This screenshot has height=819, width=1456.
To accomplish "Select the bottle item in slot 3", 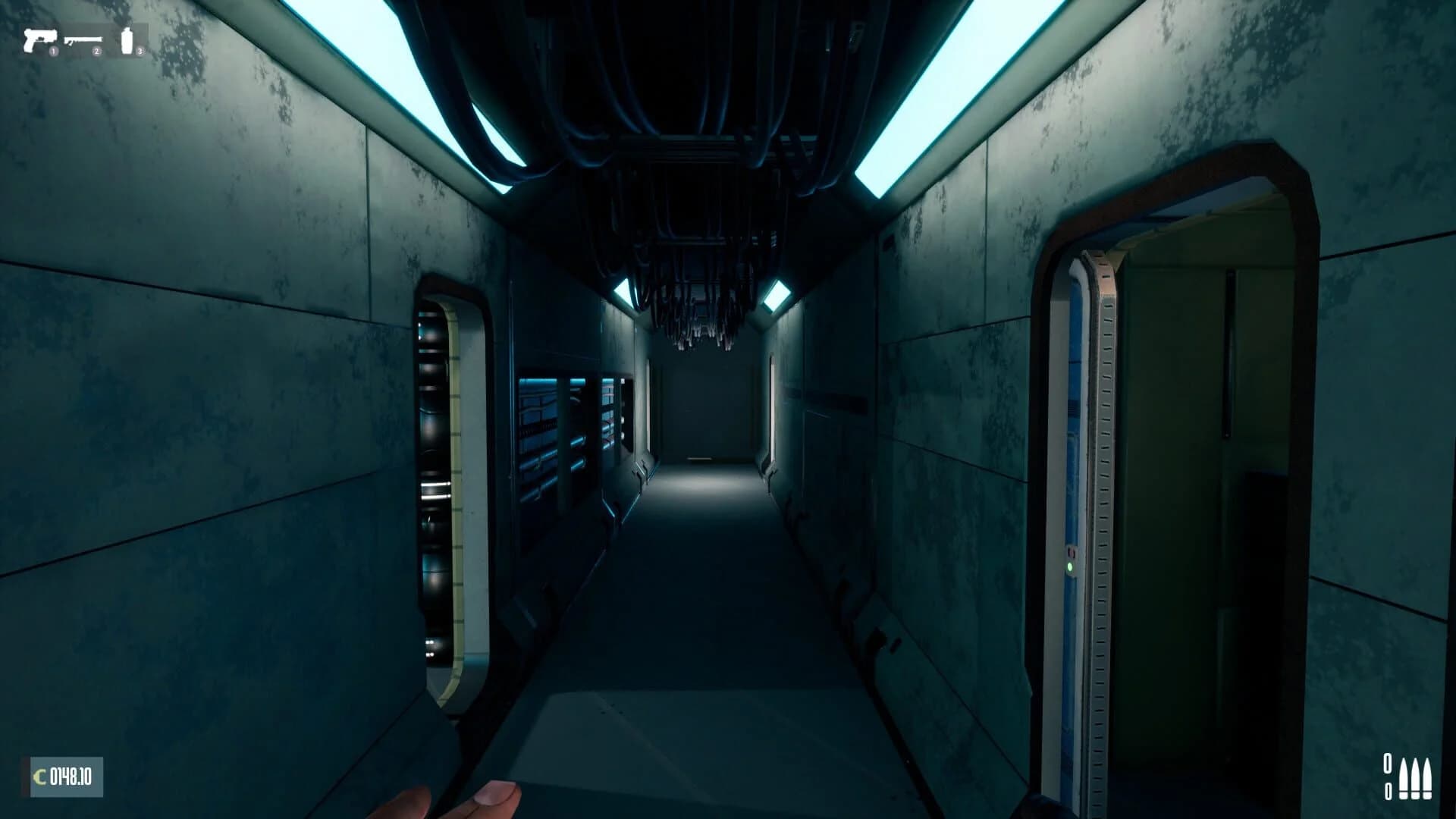I will tap(127, 39).
